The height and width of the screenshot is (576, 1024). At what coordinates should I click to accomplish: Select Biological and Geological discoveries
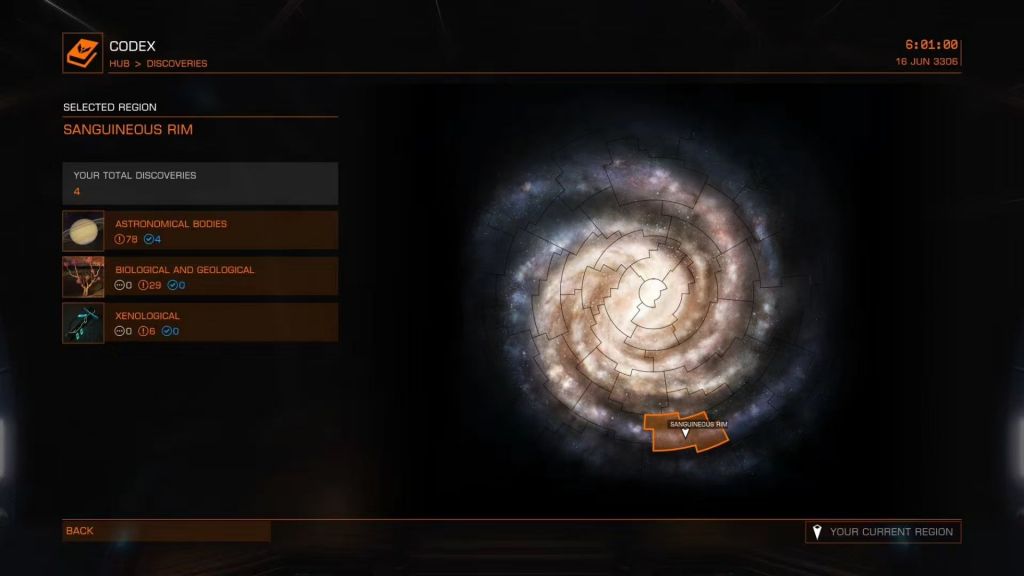click(221, 276)
